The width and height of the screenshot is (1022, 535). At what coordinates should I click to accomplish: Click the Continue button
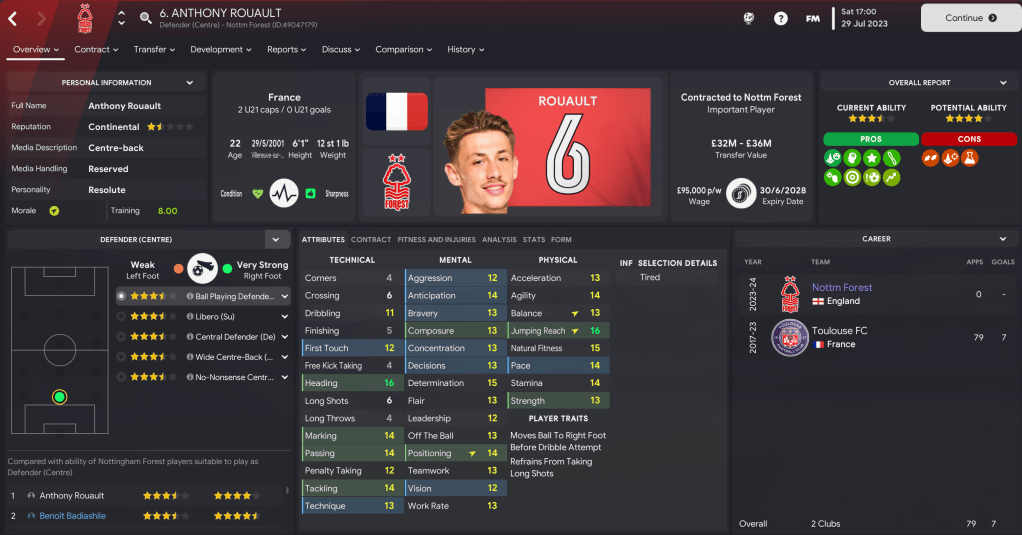(x=970, y=17)
